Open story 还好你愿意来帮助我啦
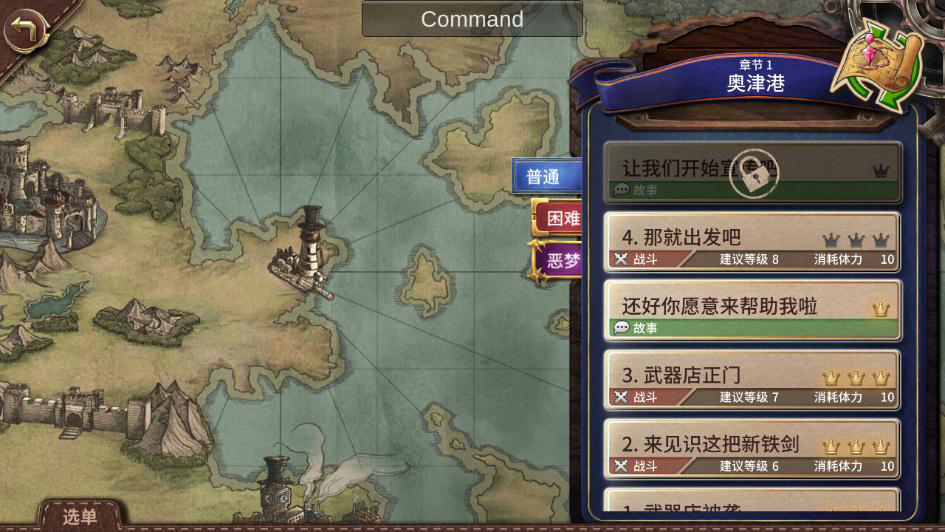Viewport: 945px width, 532px height. click(x=752, y=311)
